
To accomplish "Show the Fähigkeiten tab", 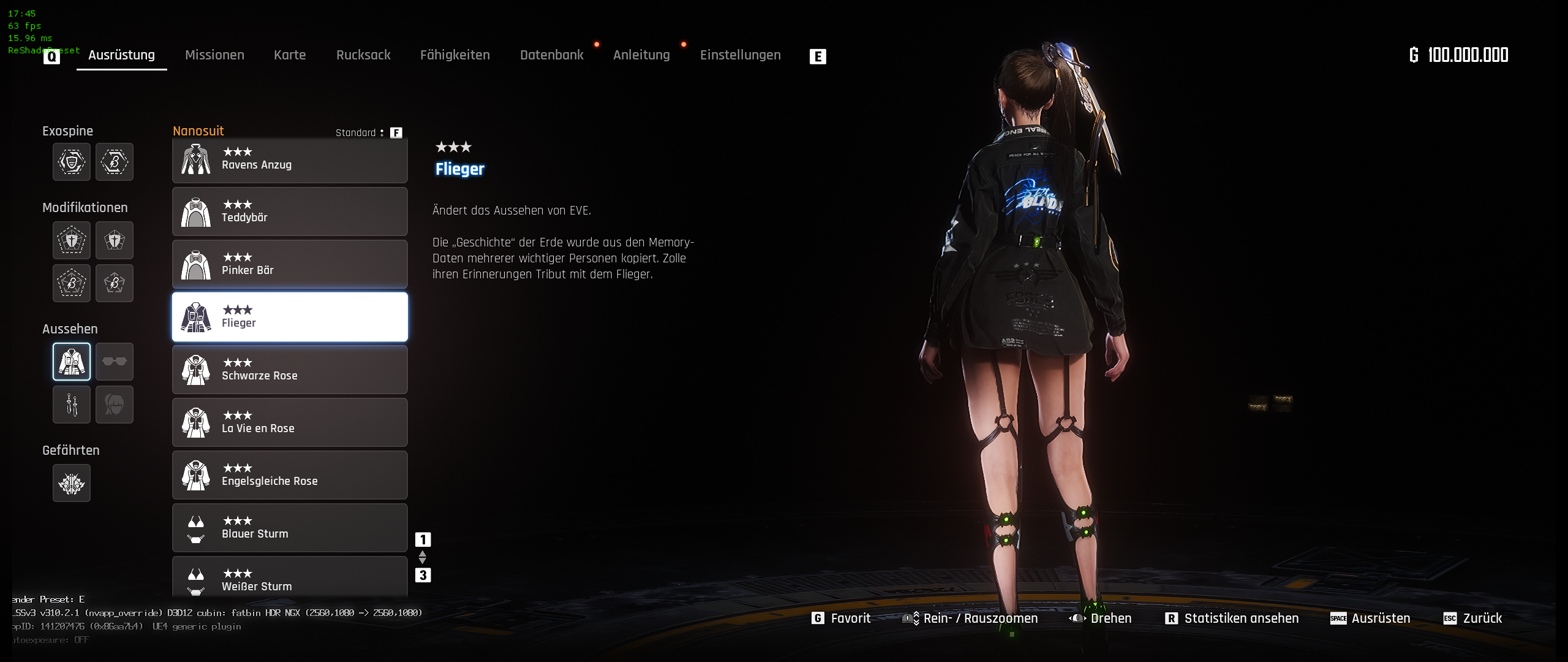I will 455,55.
